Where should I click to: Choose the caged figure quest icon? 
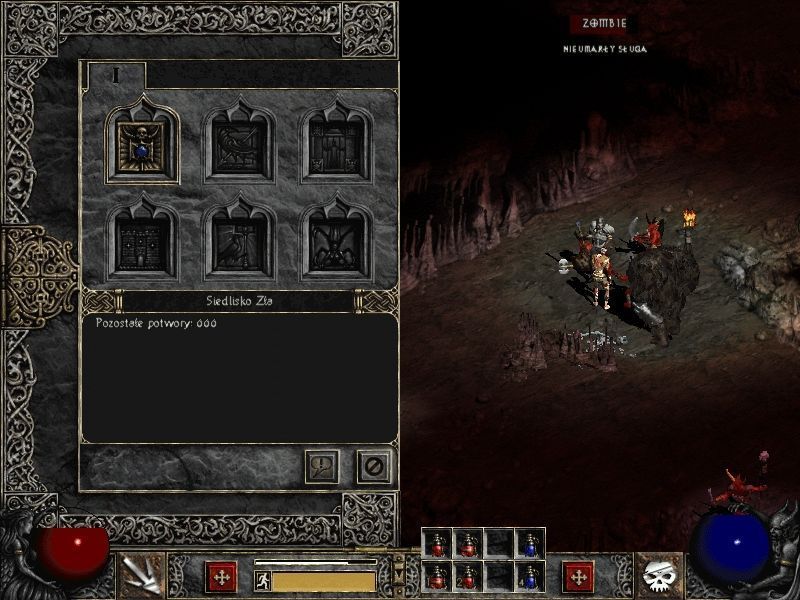pyautogui.click(x=336, y=146)
